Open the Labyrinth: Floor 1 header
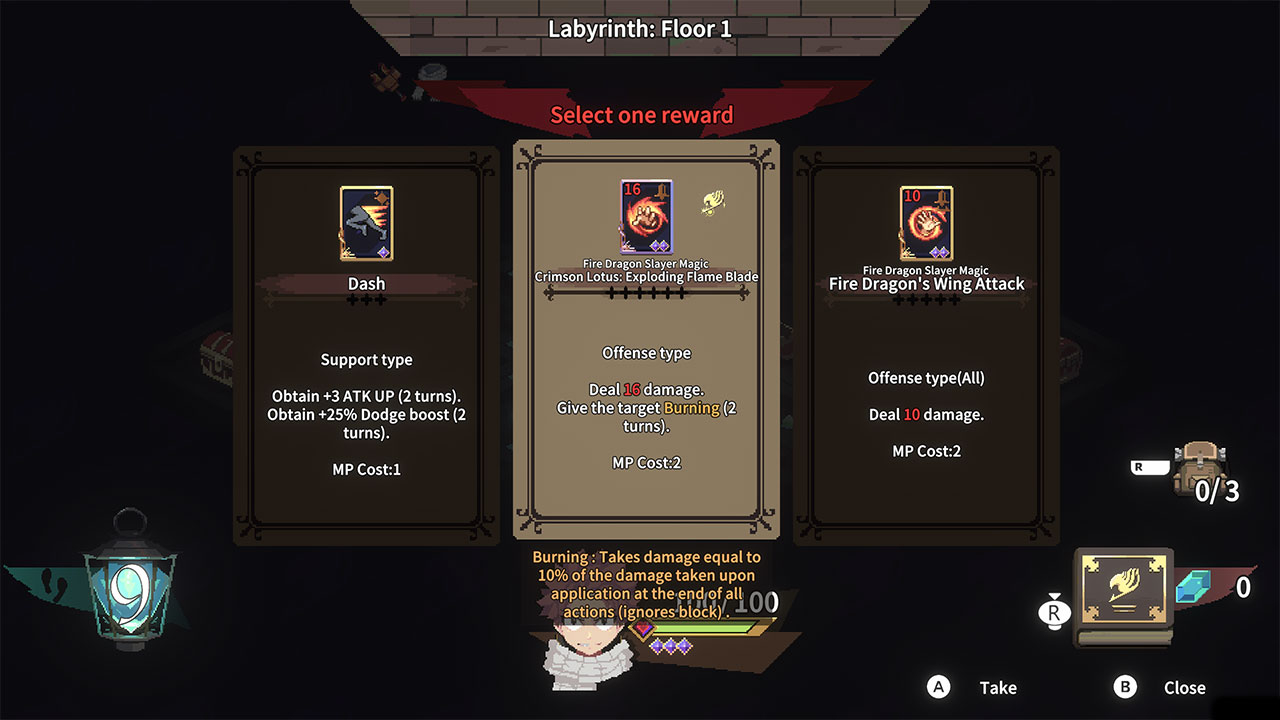Image resolution: width=1280 pixels, height=720 pixels. click(640, 29)
